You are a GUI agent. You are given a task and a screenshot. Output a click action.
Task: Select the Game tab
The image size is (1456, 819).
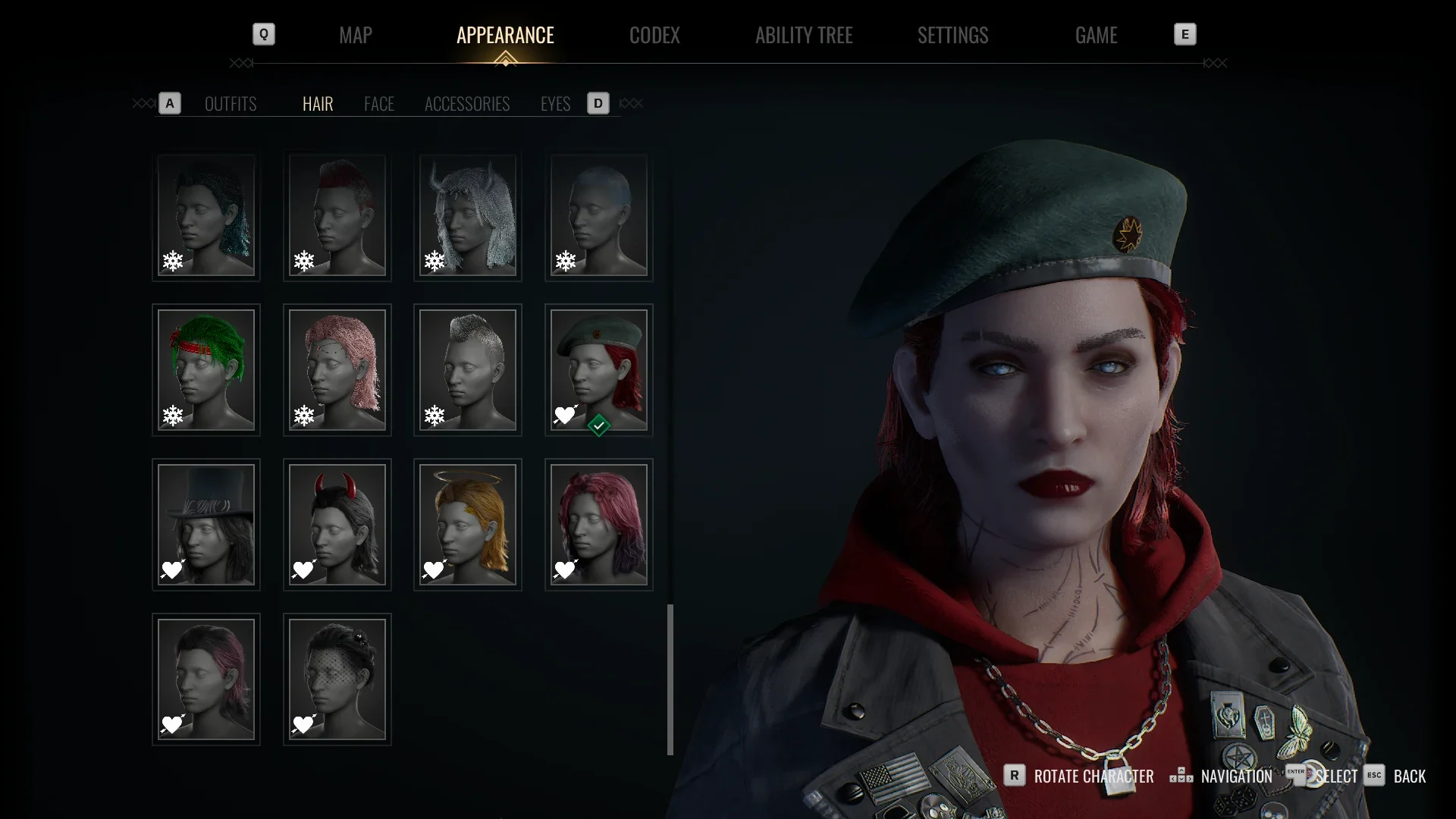coord(1096,35)
